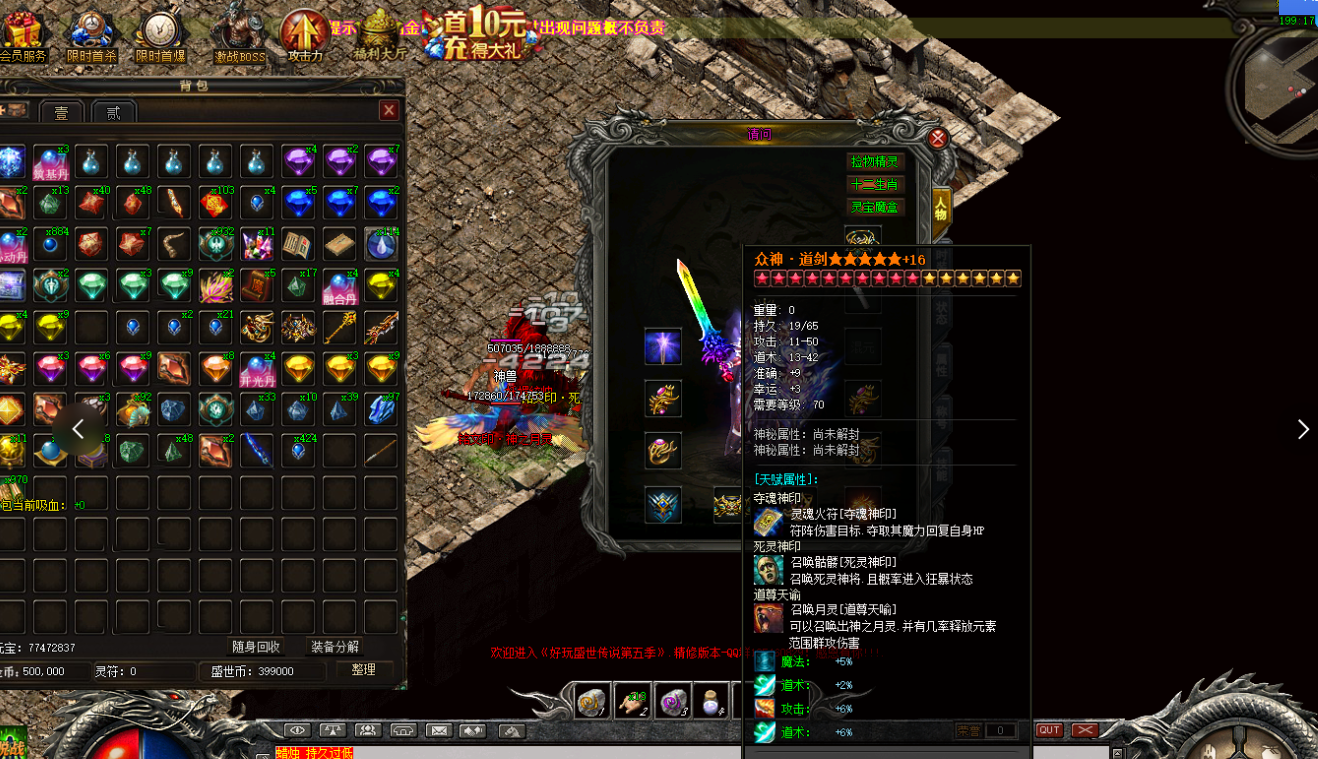1318x759 pixels.
Task: Toggle the eye visibility icon in bottom bar
Action: tap(297, 730)
